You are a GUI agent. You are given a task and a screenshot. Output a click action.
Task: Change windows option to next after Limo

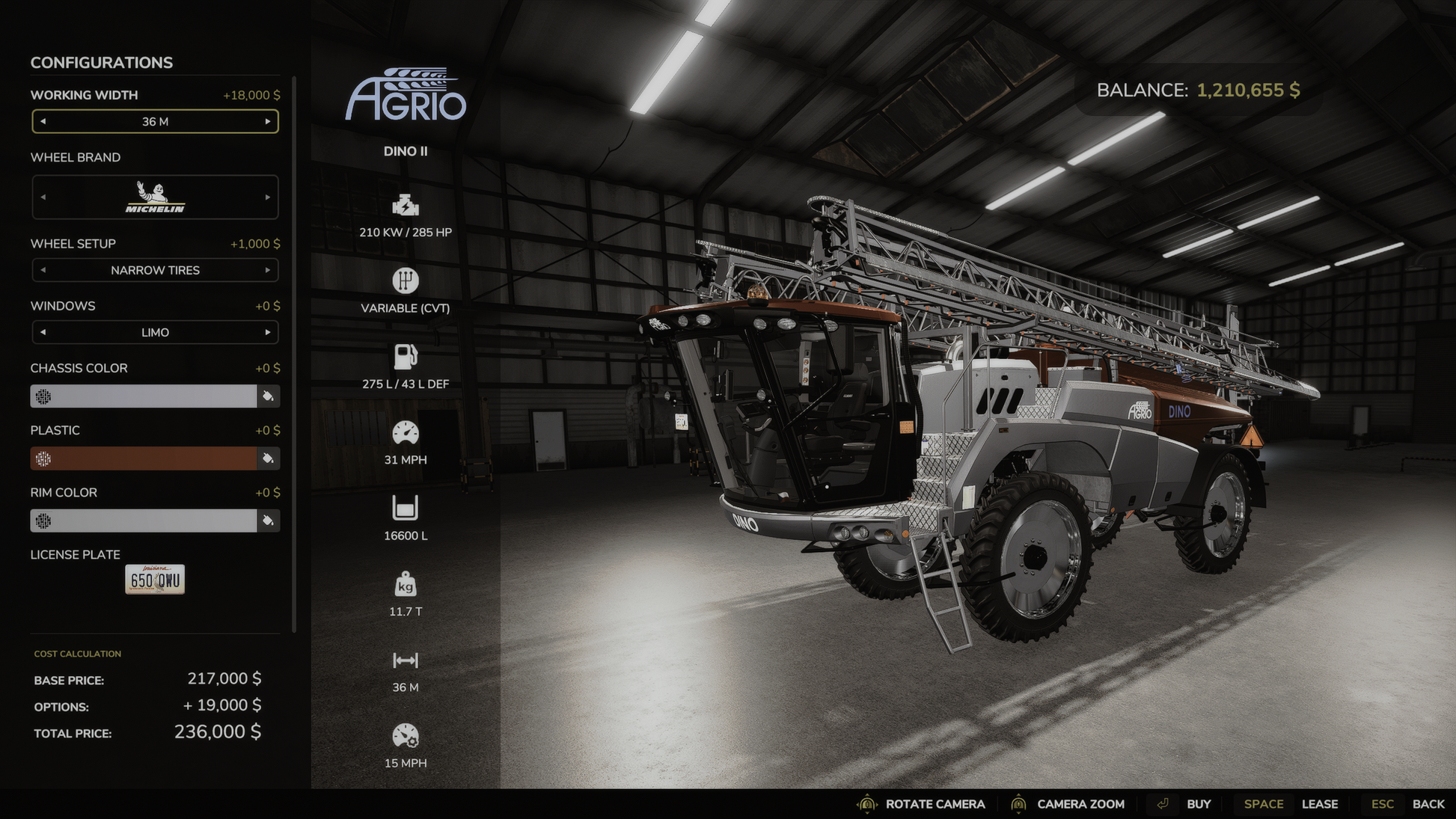pos(268,332)
